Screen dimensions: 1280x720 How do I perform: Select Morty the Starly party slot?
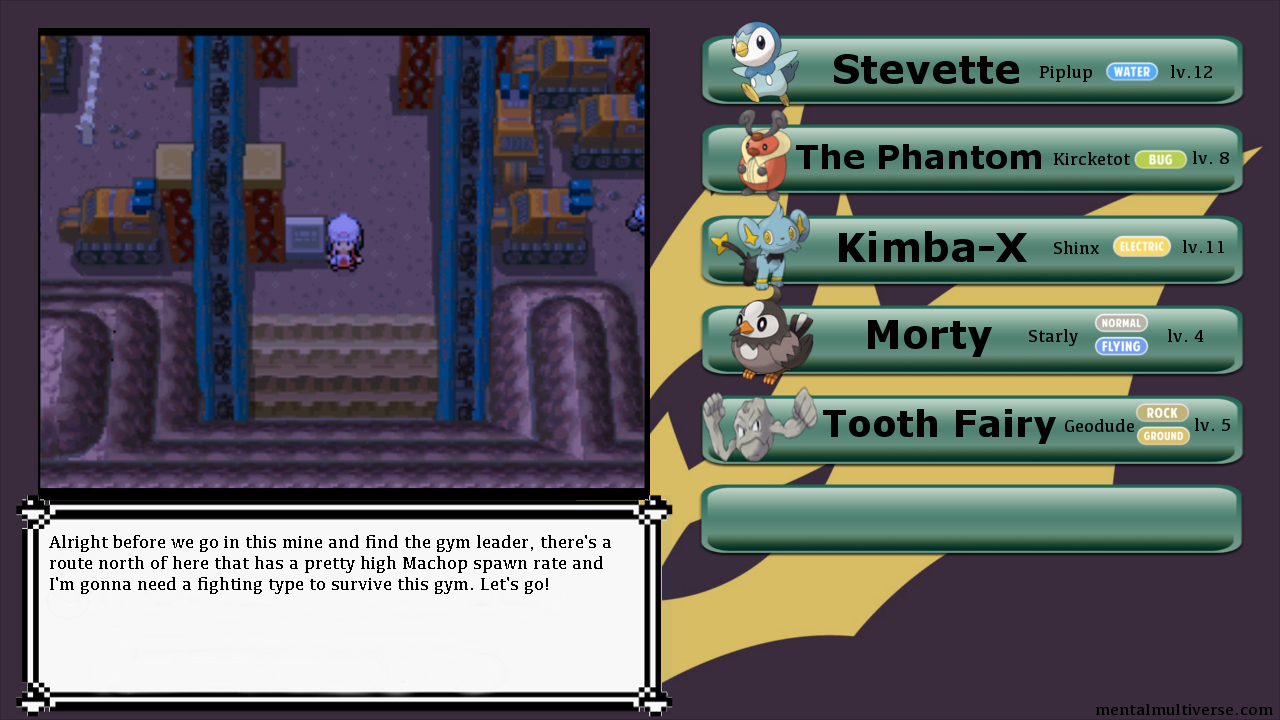click(x=972, y=338)
